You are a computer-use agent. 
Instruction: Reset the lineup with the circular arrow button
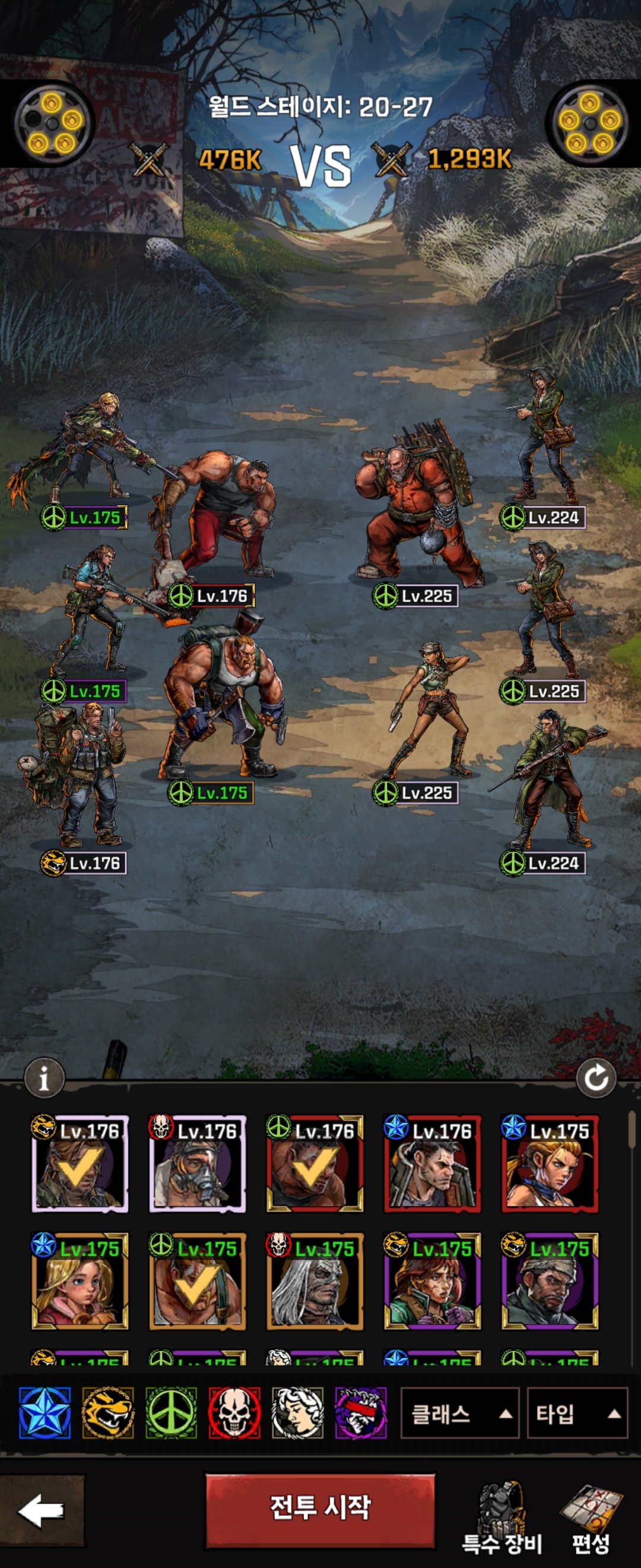tap(596, 1078)
